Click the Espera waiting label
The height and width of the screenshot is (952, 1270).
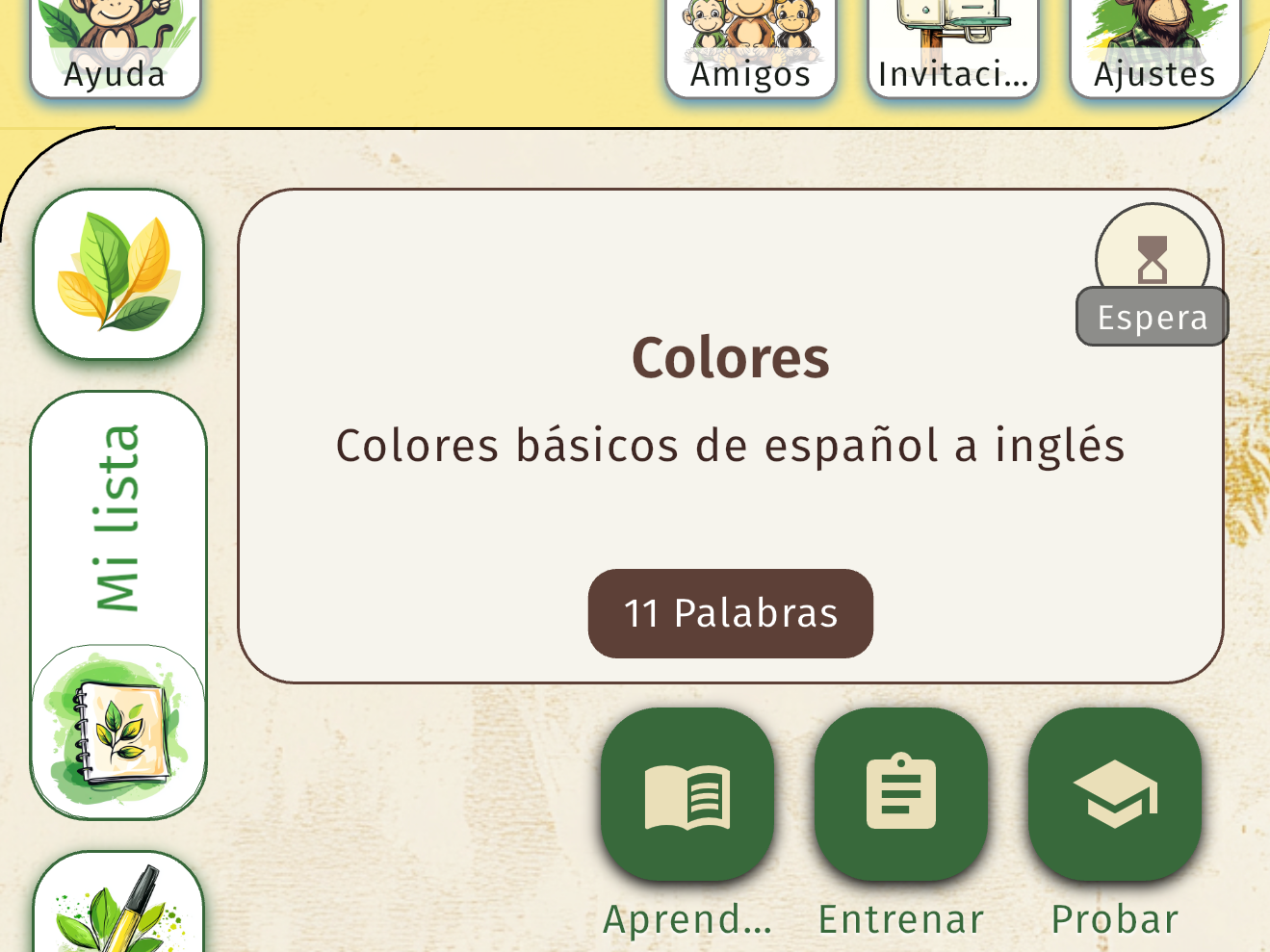click(x=1152, y=317)
